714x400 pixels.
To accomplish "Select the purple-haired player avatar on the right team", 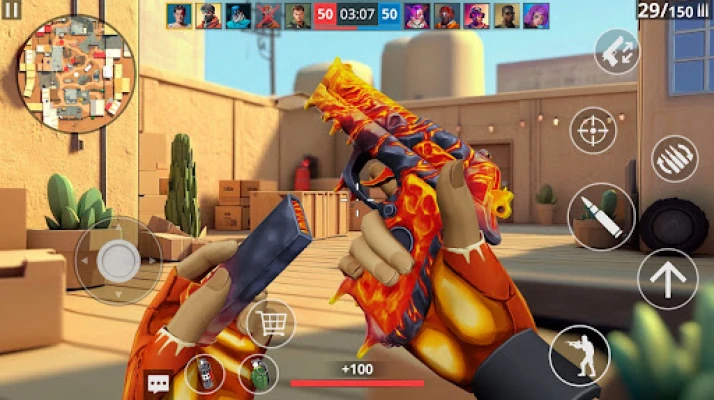I will point(537,15).
